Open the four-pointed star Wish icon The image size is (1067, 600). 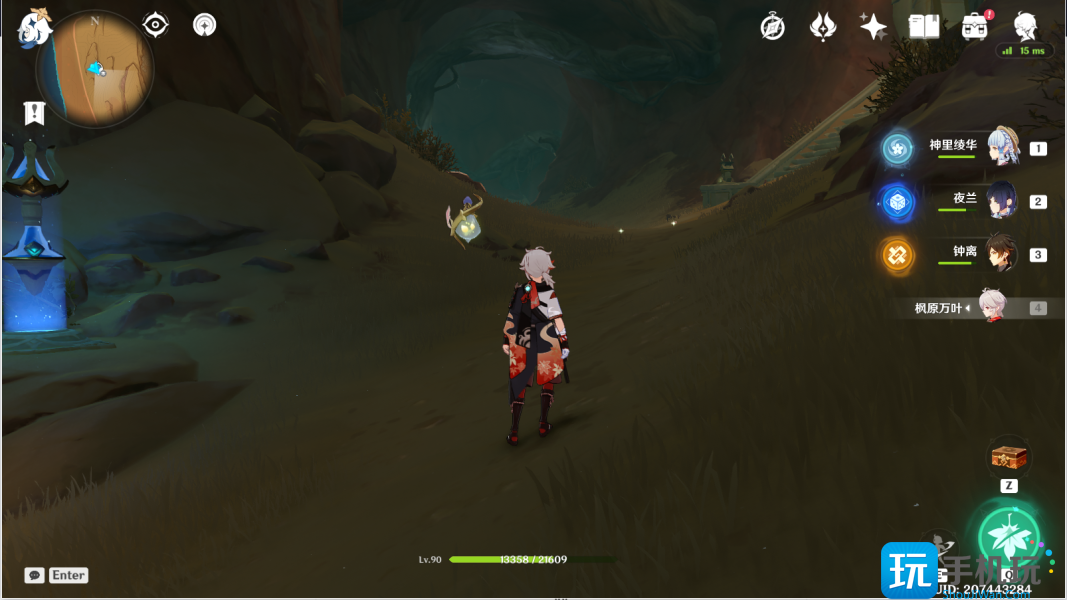point(873,27)
